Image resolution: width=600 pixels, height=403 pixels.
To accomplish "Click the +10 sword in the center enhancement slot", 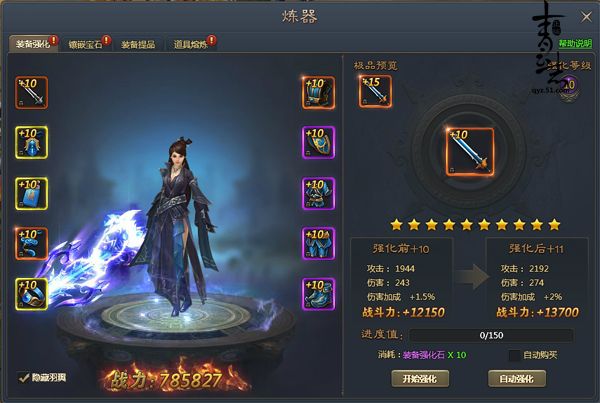I will tap(469, 151).
